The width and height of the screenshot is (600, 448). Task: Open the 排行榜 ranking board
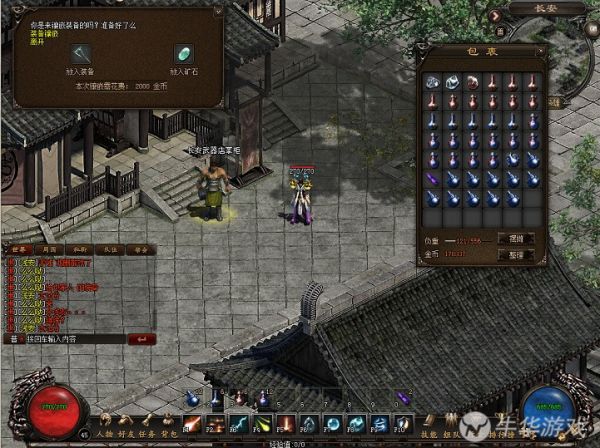[x=500, y=437]
